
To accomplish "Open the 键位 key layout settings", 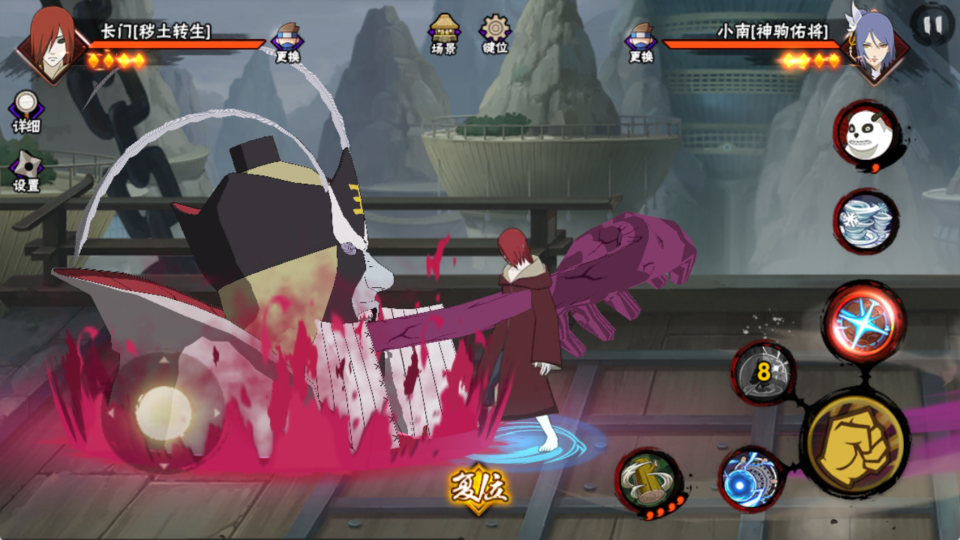I will (x=495, y=33).
